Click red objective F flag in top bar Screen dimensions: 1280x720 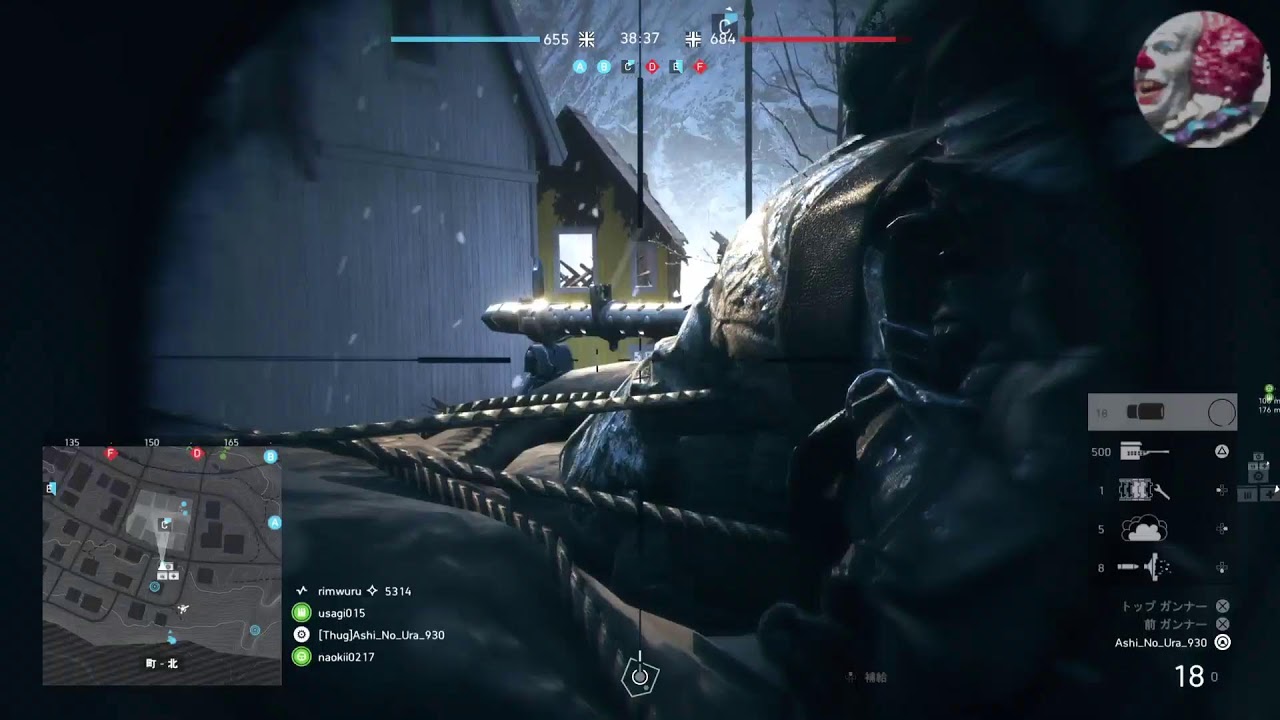pos(700,67)
